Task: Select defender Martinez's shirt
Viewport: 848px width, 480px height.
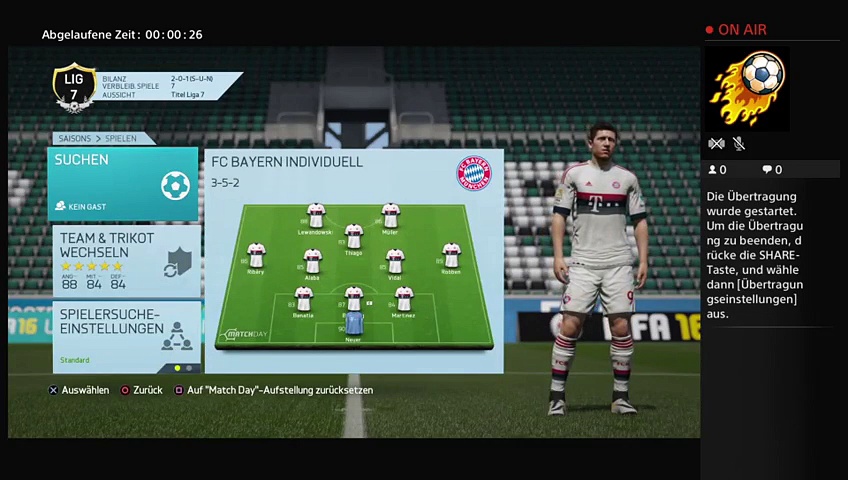Action: pos(403,299)
